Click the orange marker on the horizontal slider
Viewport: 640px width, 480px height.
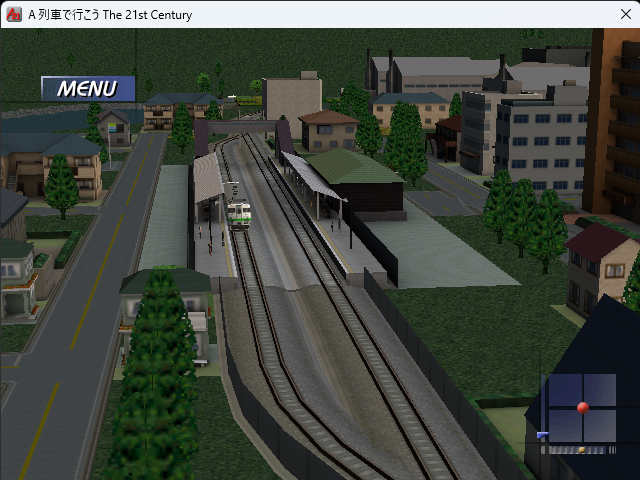(581, 450)
